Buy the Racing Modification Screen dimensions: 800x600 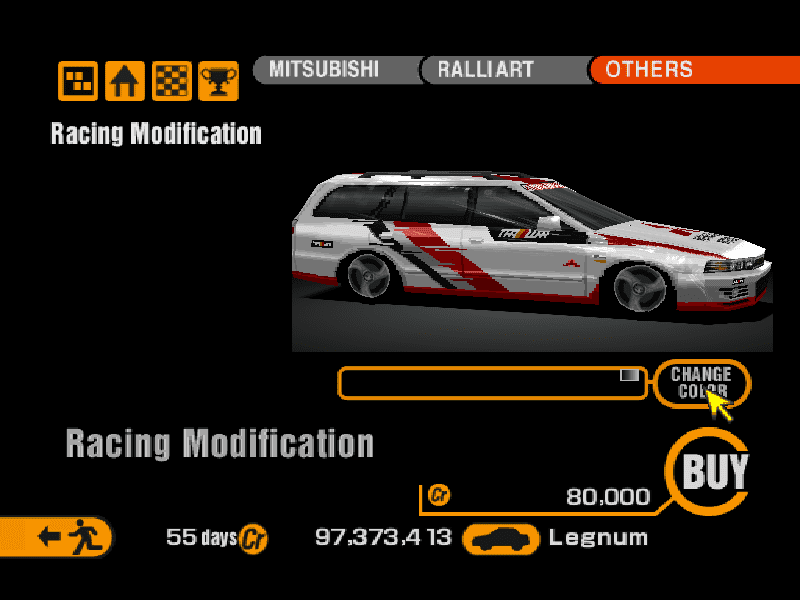[x=714, y=471]
